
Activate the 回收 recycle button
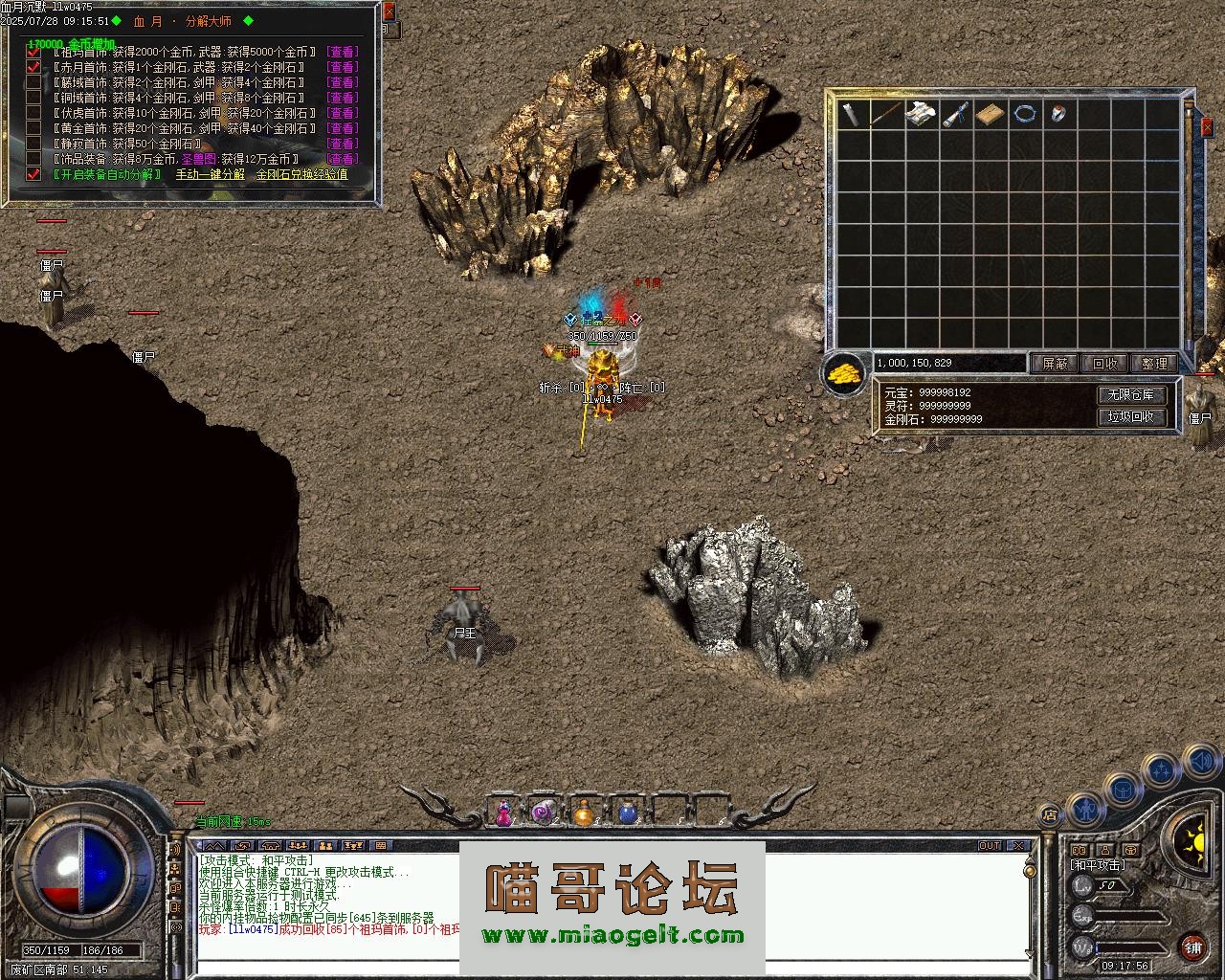(1104, 364)
